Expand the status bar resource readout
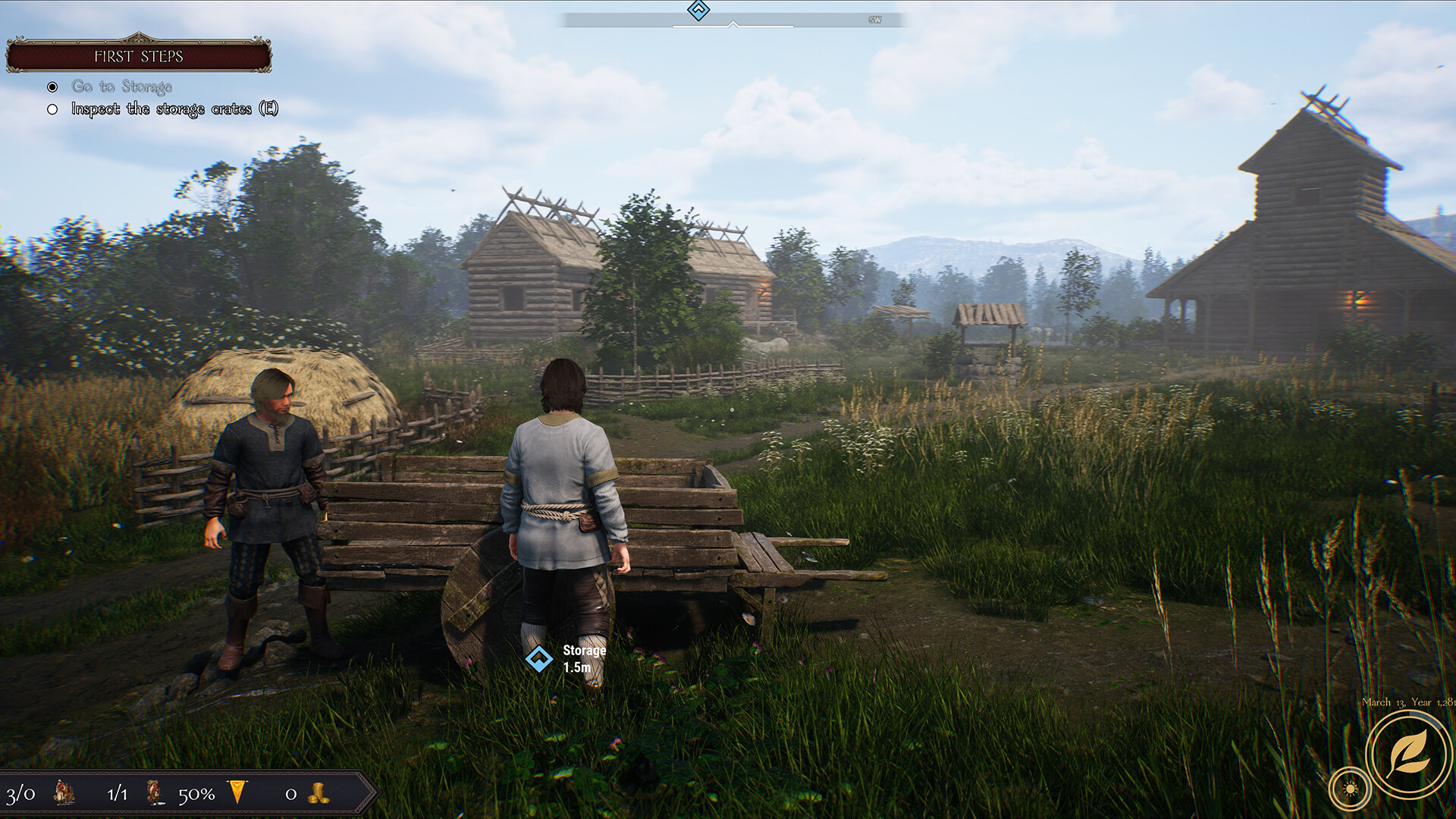1456x819 pixels. click(x=182, y=793)
